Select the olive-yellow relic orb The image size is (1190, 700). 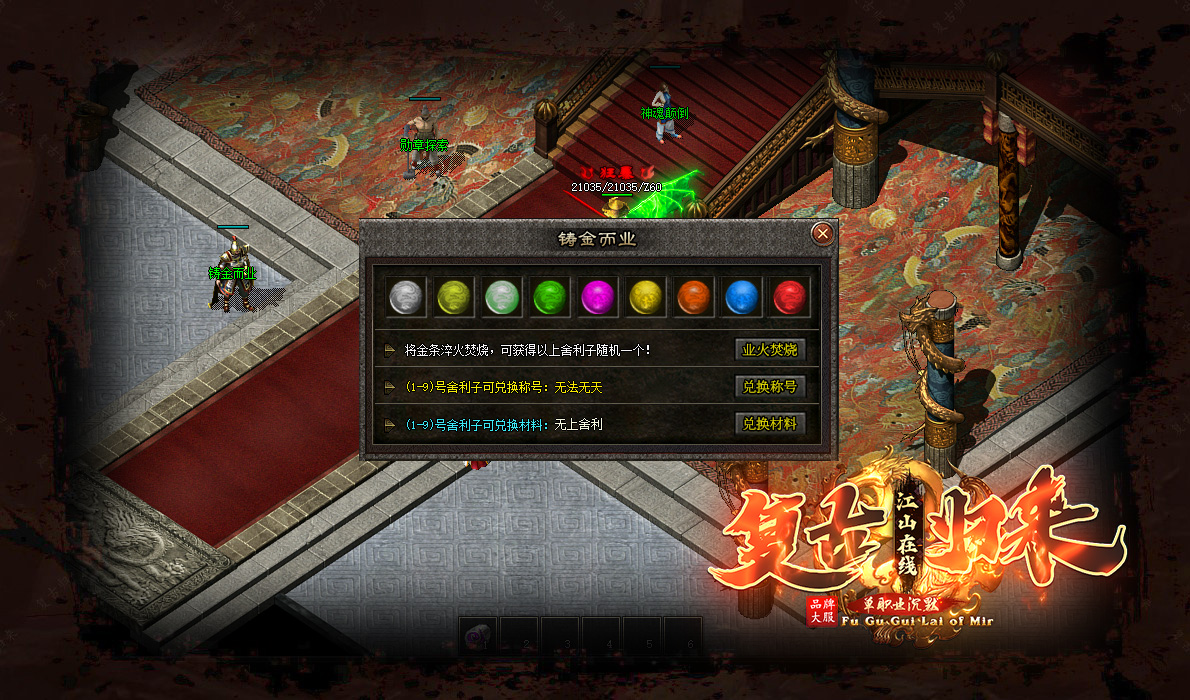click(453, 297)
